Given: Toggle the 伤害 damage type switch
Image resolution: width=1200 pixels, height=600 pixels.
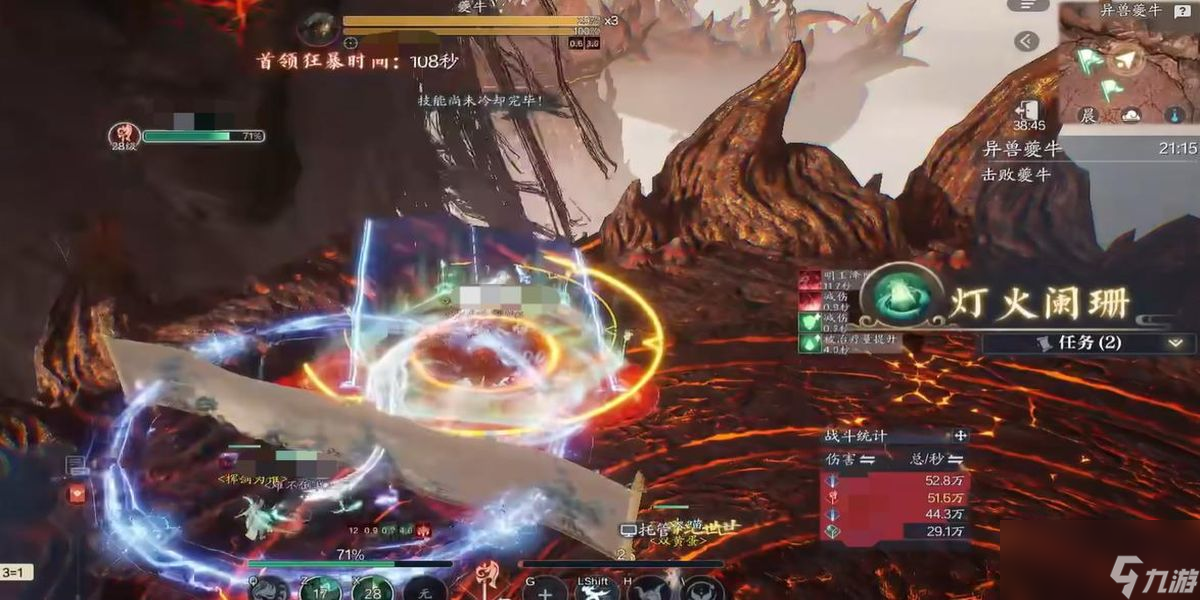Looking at the screenshot, I should point(868,460).
